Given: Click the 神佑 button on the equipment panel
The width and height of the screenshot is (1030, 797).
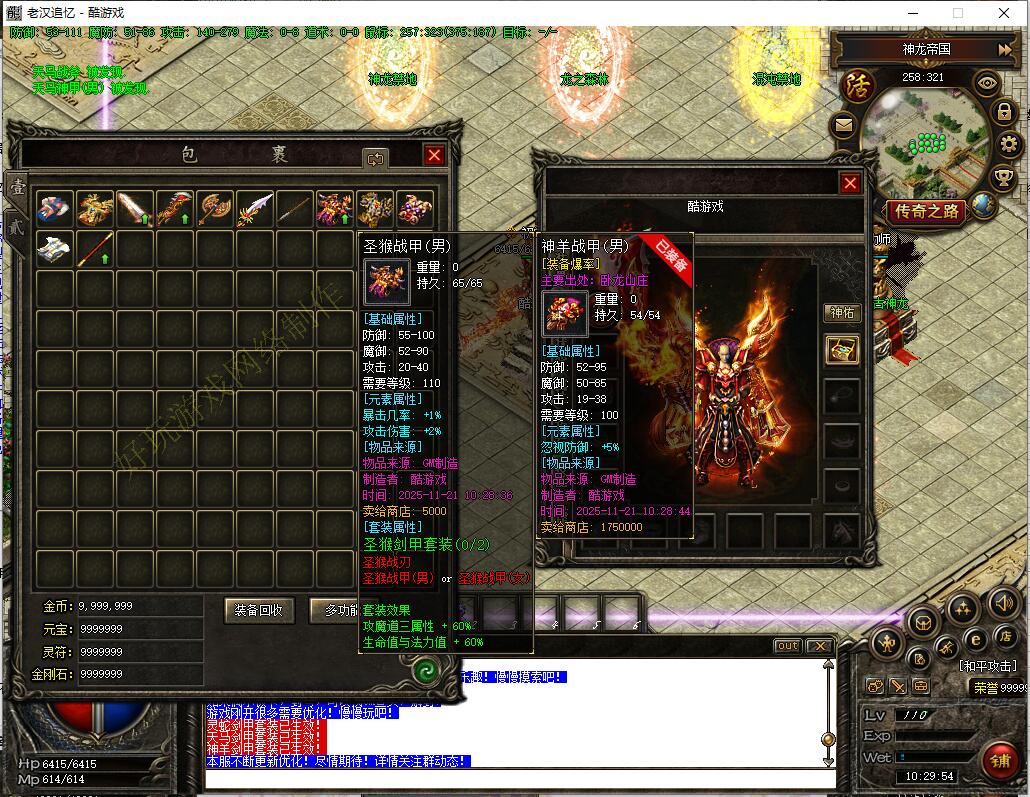Looking at the screenshot, I should tap(842, 313).
